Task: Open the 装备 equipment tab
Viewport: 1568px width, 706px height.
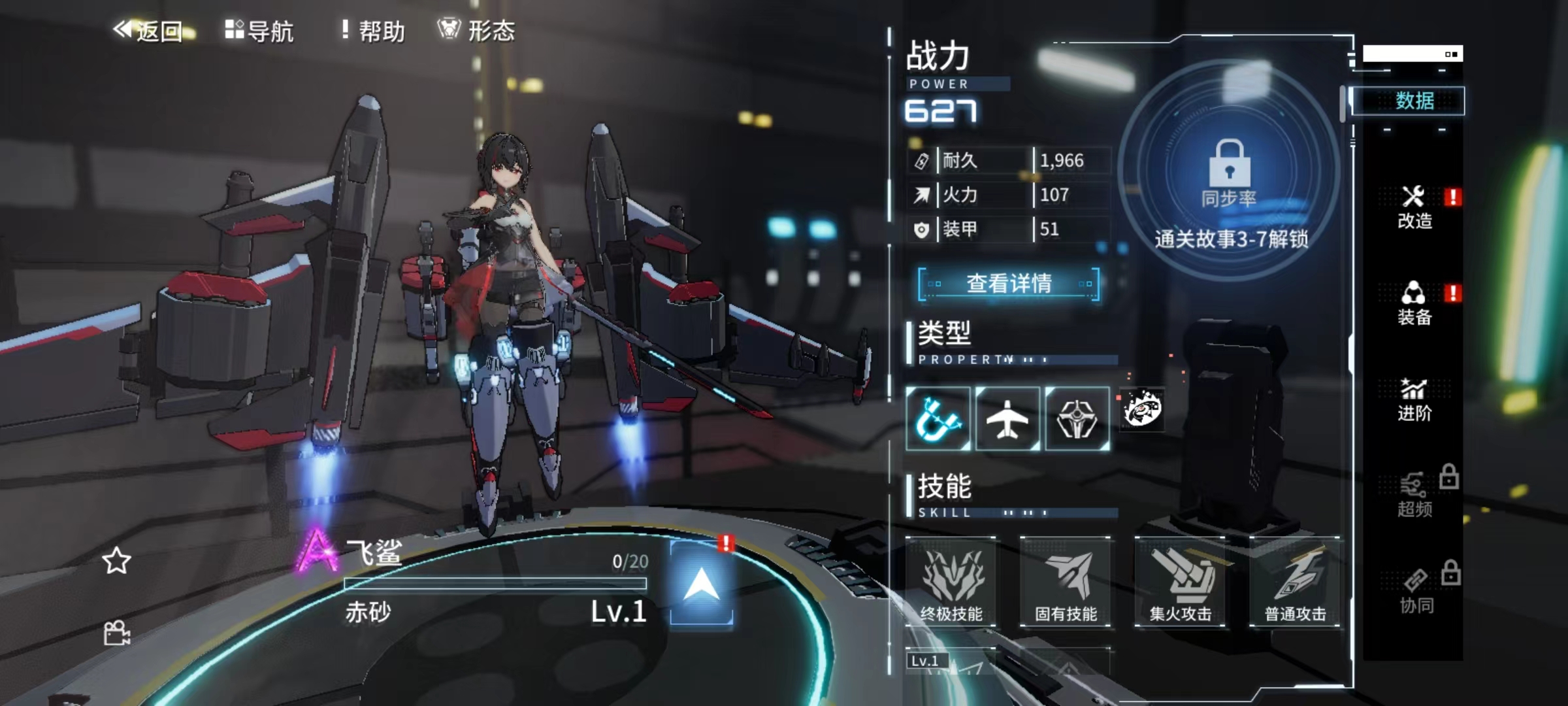Action: coord(1415,303)
